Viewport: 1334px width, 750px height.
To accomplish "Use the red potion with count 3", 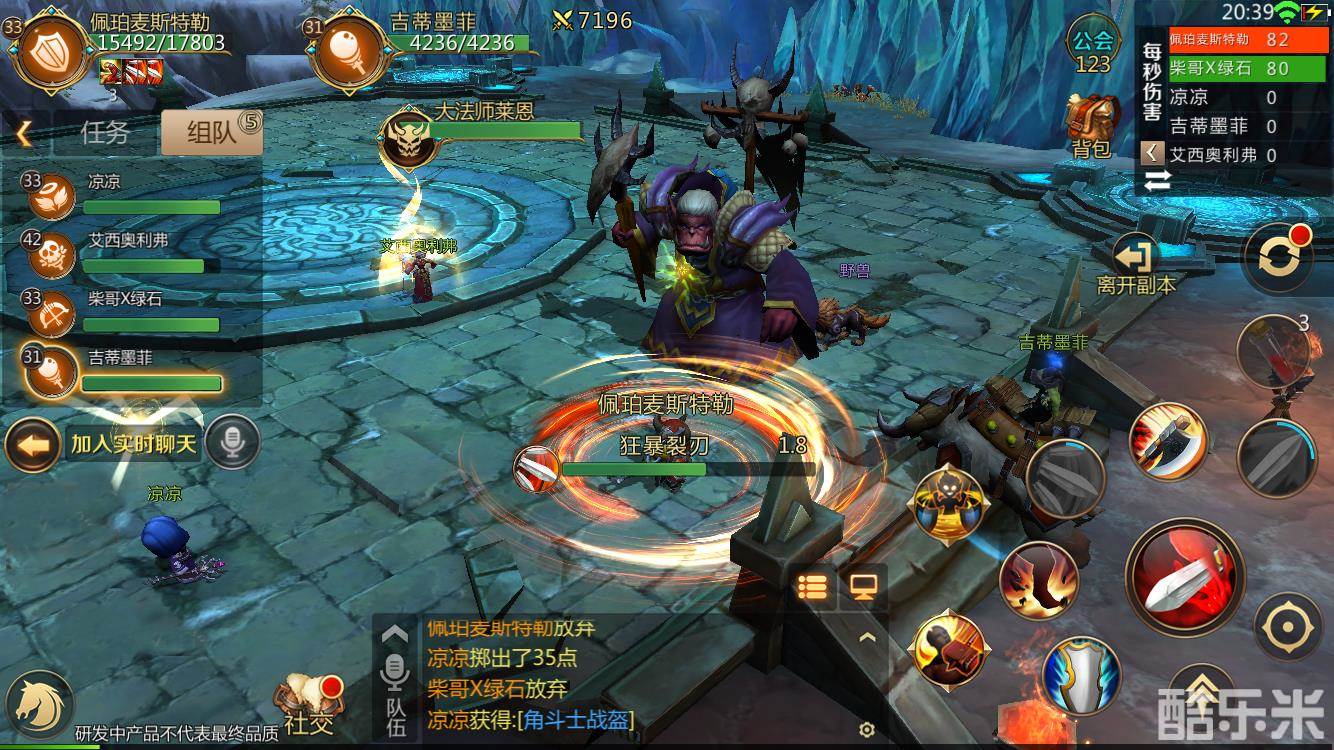I will pos(1273,352).
